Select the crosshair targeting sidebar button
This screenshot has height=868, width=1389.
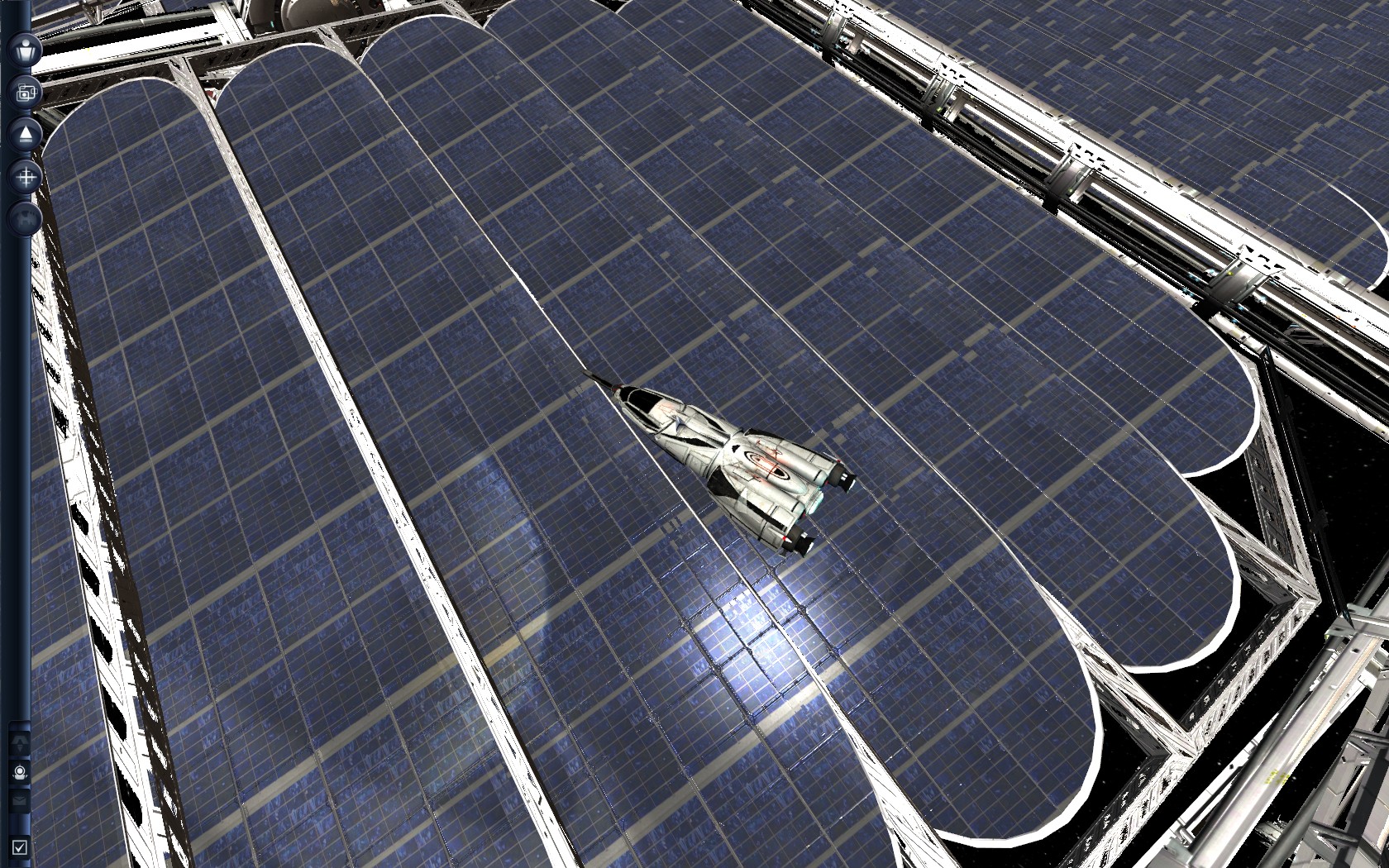(26, 176)
